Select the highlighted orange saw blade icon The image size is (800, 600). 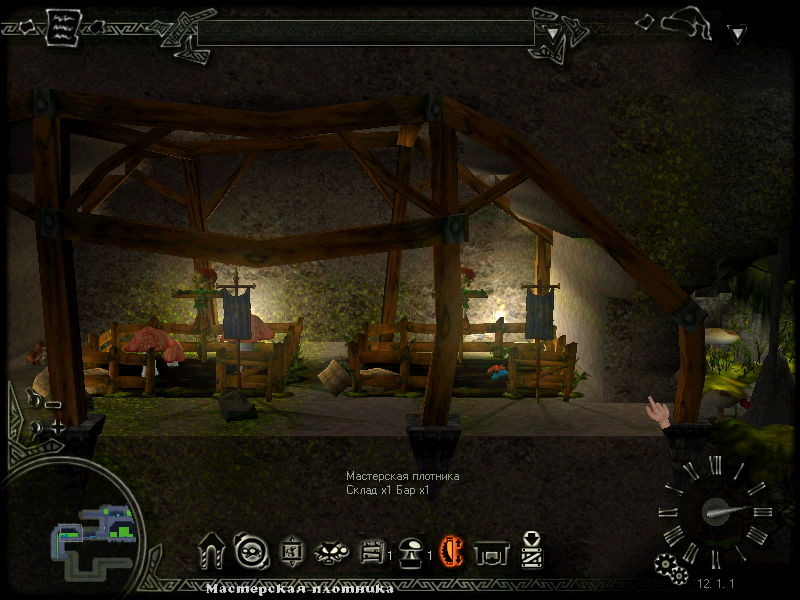[x=452, y=550]
